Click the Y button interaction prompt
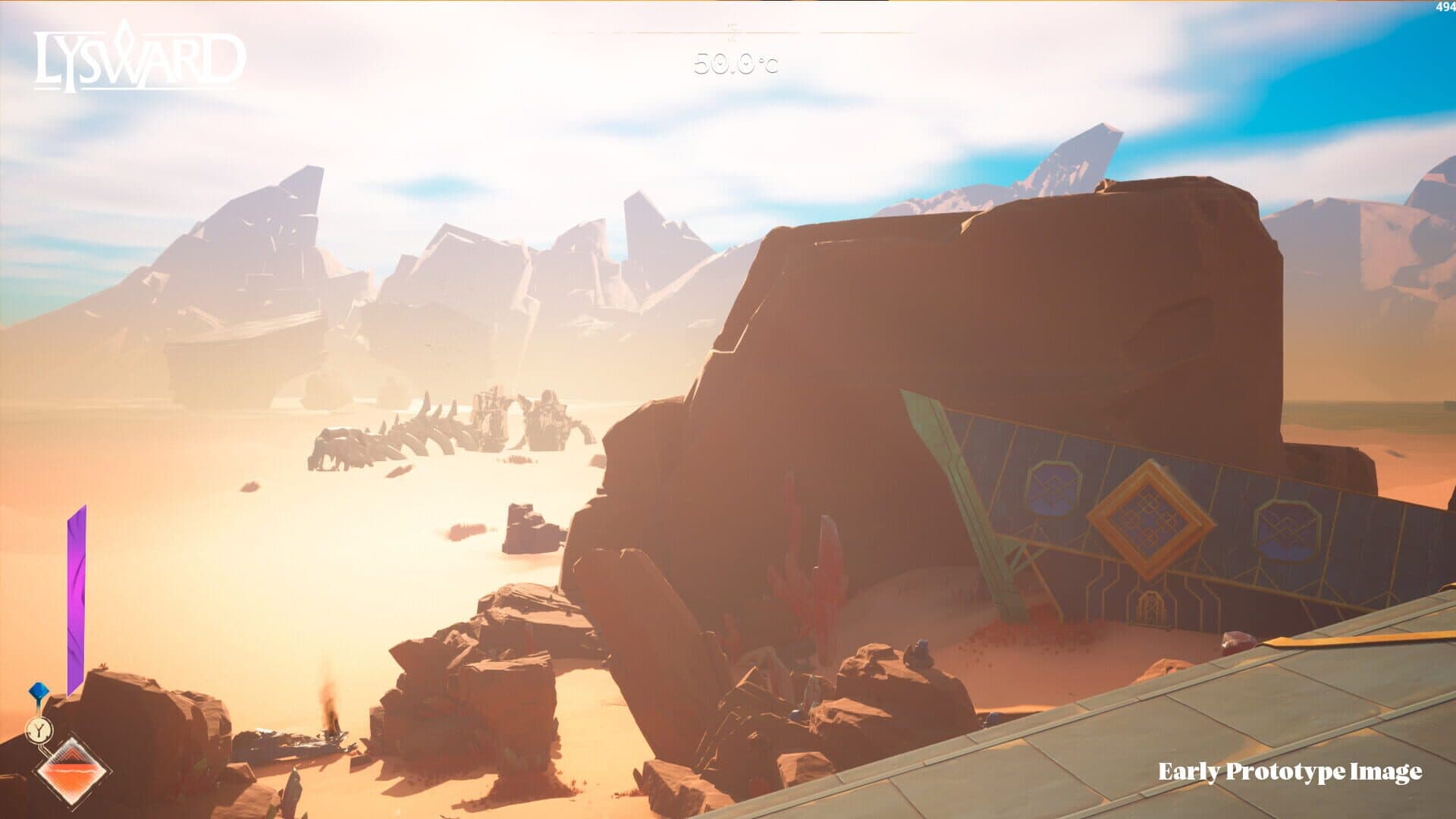Screen dimensions: 1456x819 (x=40, y=730)
